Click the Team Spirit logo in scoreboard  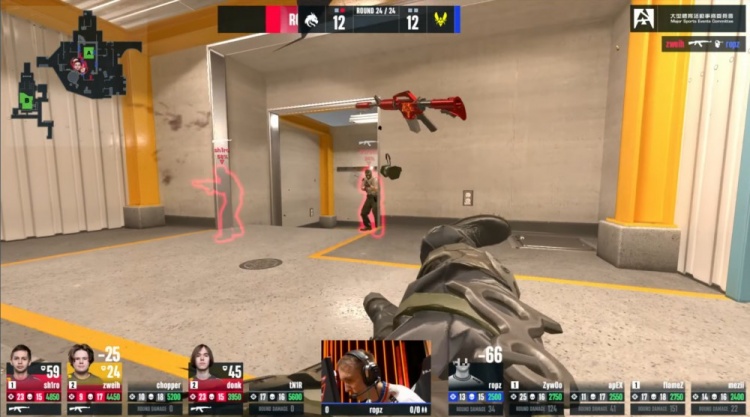pos(311,18)
